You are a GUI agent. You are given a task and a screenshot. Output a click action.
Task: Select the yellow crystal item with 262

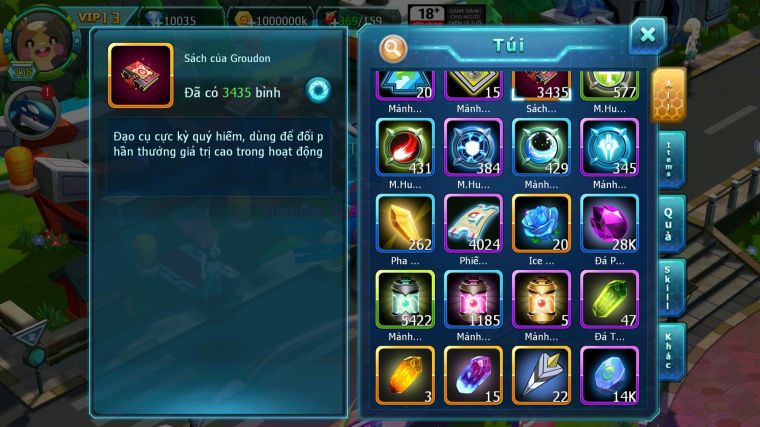point(405,222)
